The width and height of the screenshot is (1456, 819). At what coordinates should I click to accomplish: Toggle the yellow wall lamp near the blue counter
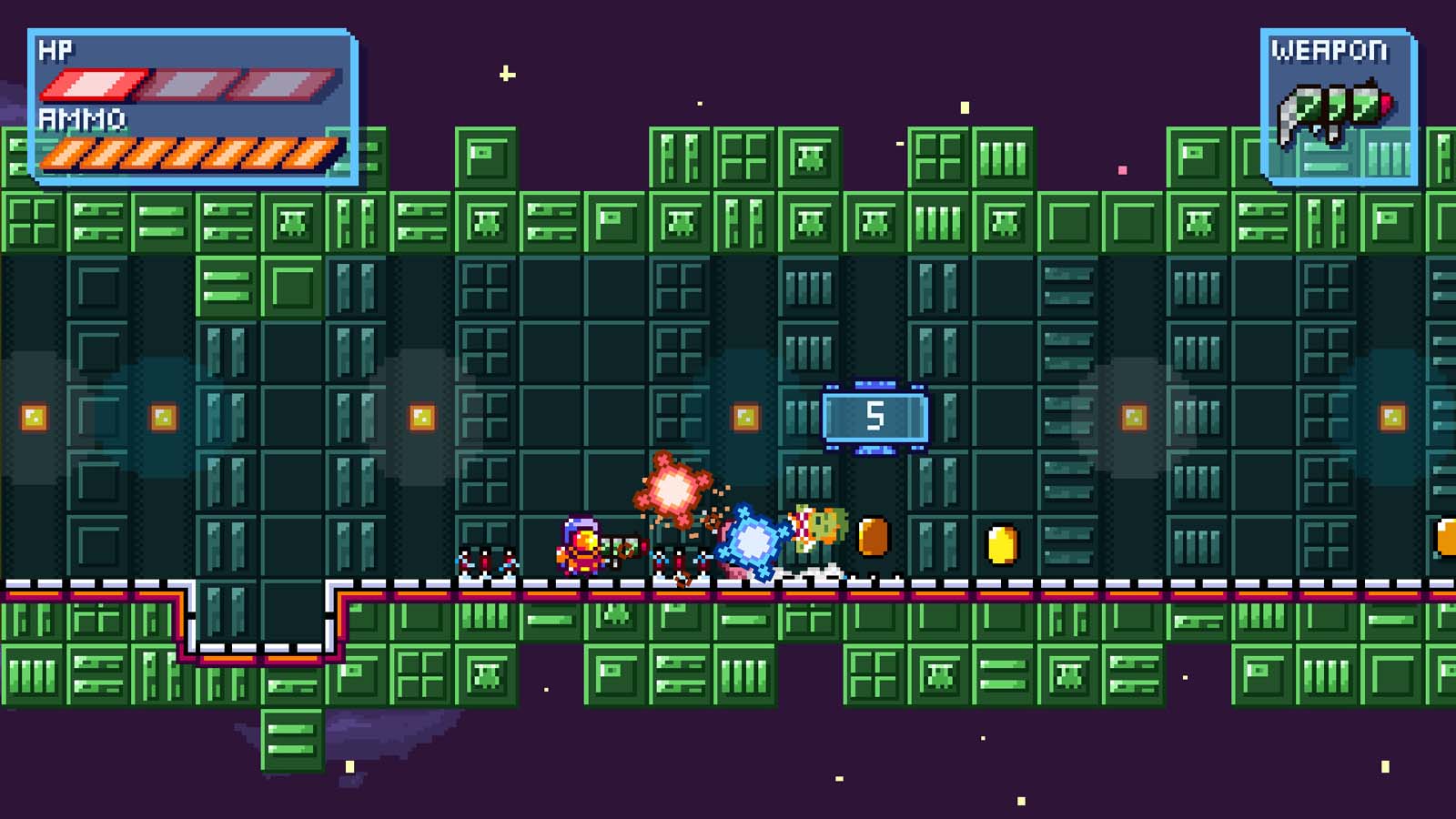coord(745,415)
